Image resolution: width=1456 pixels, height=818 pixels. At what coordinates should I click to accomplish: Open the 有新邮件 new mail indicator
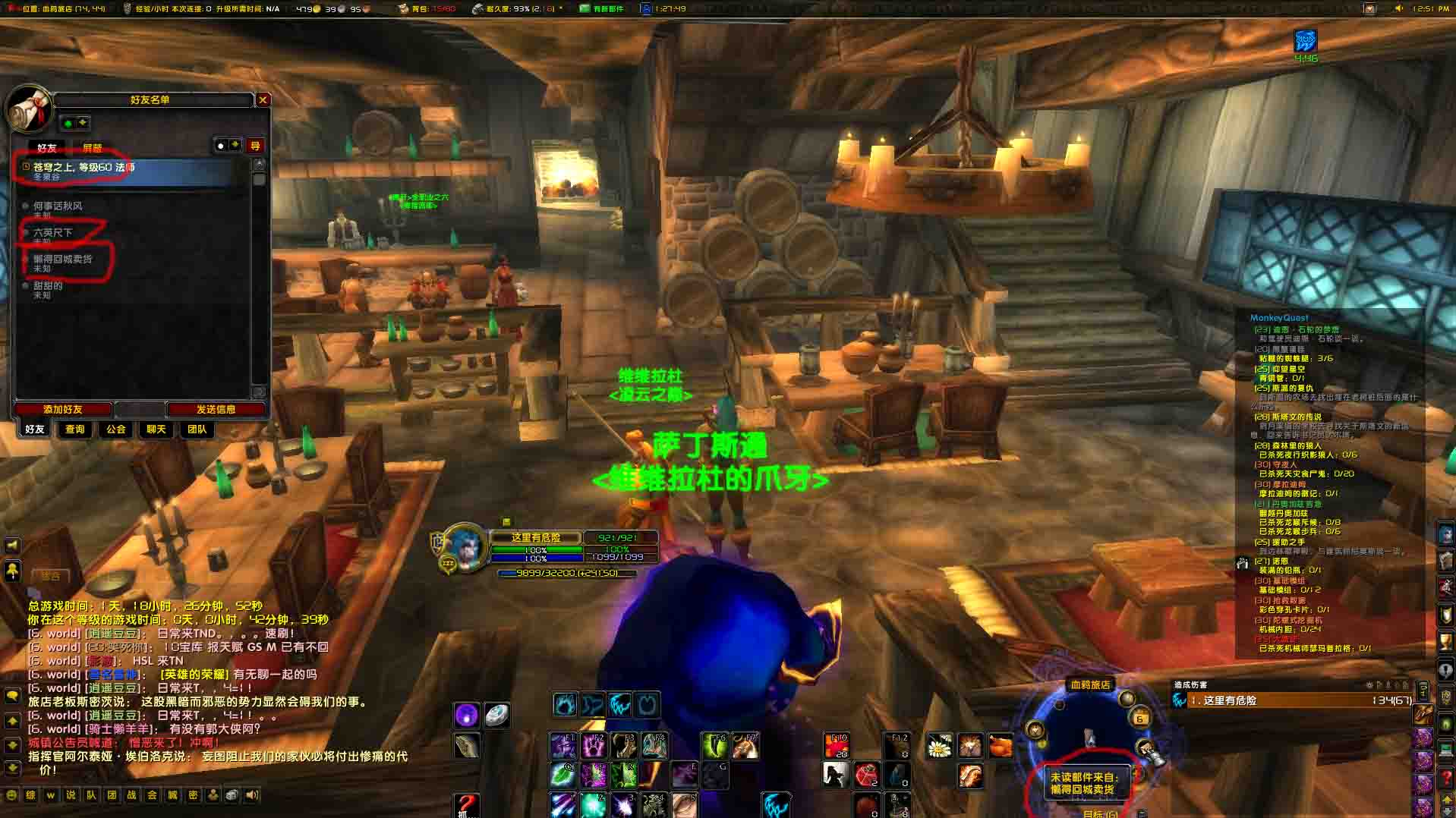(x=601, y=8)
